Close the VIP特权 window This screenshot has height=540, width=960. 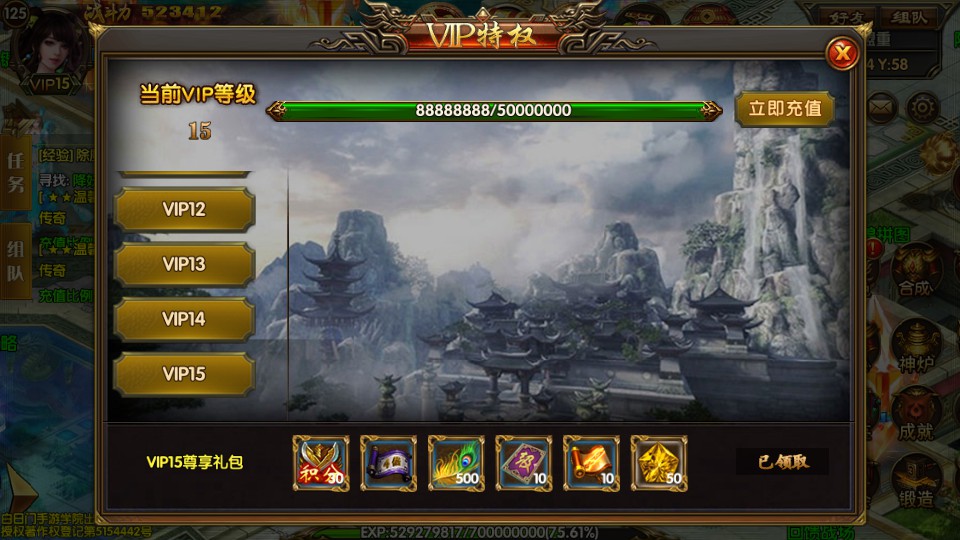[843, 53]
